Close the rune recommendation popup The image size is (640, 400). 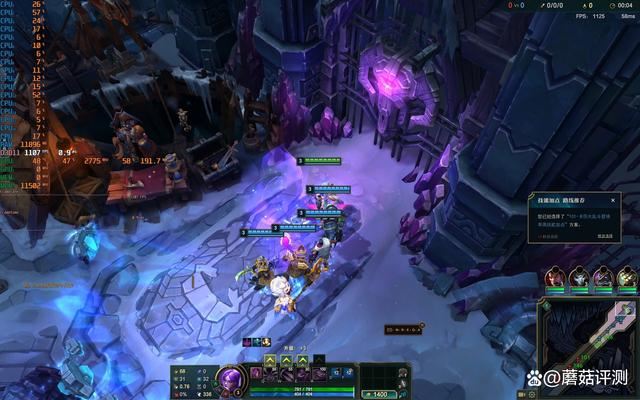tap(612, 200)
